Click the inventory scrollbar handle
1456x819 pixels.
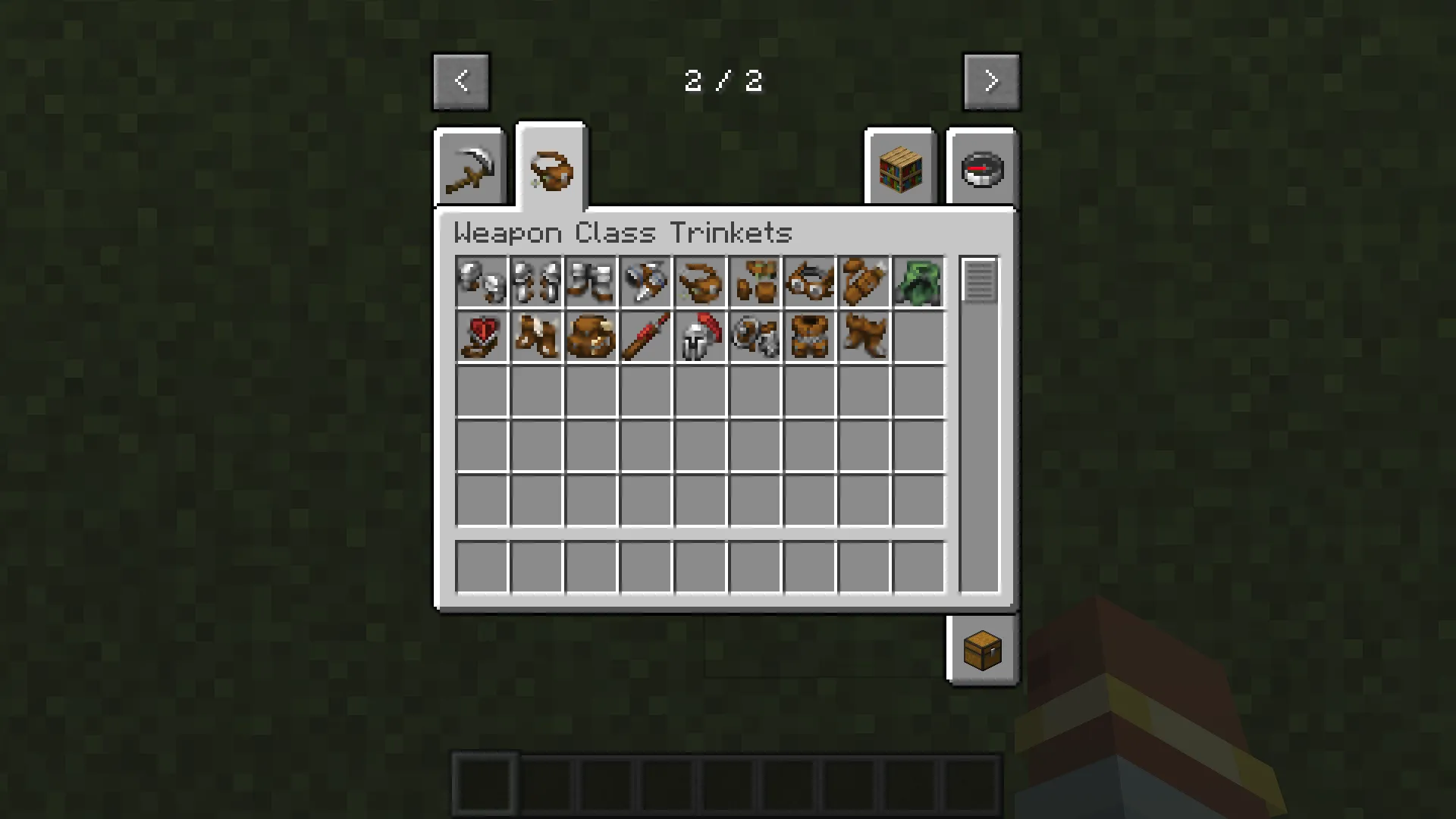tap(979, 281)
